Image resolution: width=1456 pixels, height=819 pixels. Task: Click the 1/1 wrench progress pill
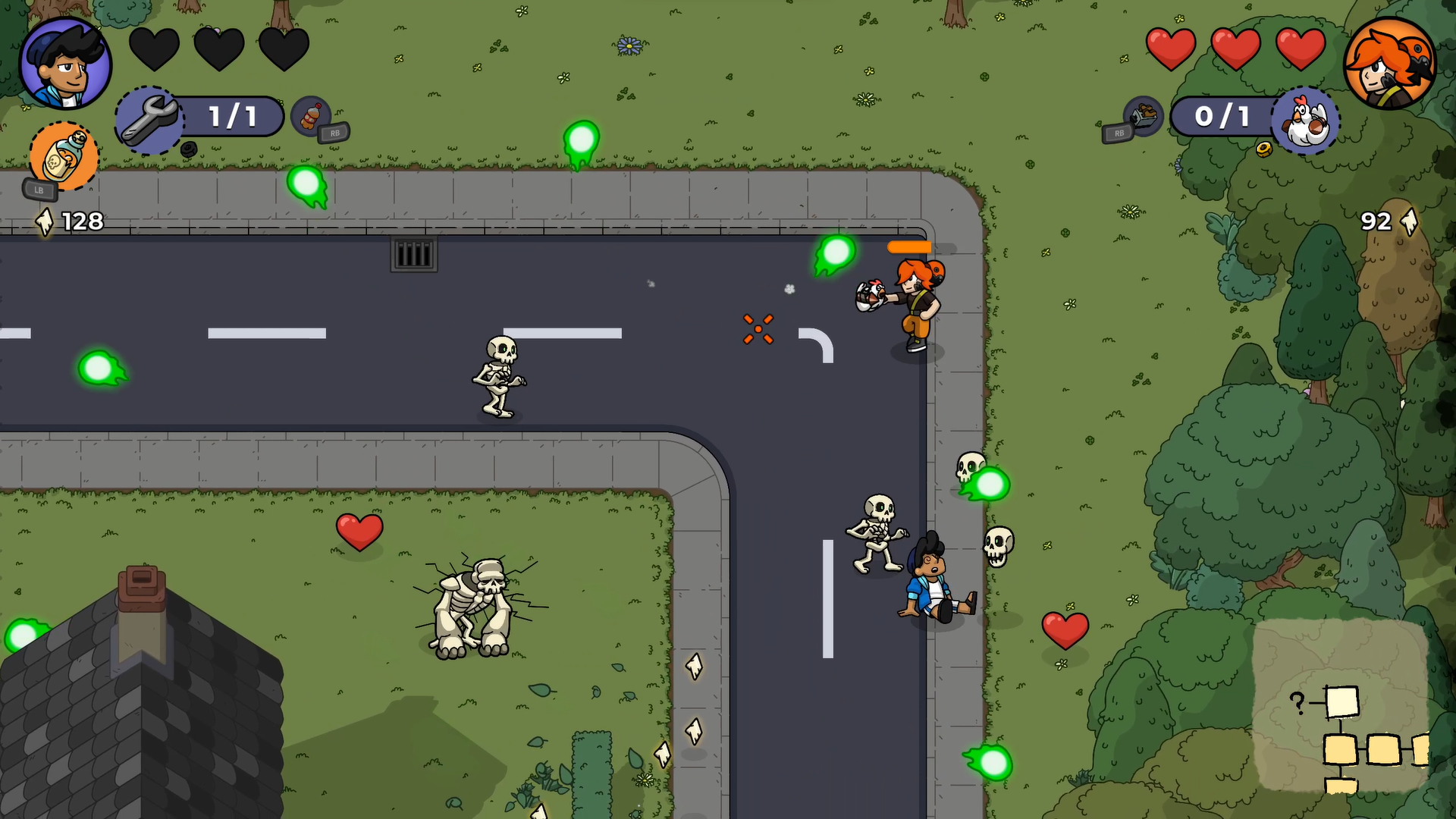click(231, 116)
